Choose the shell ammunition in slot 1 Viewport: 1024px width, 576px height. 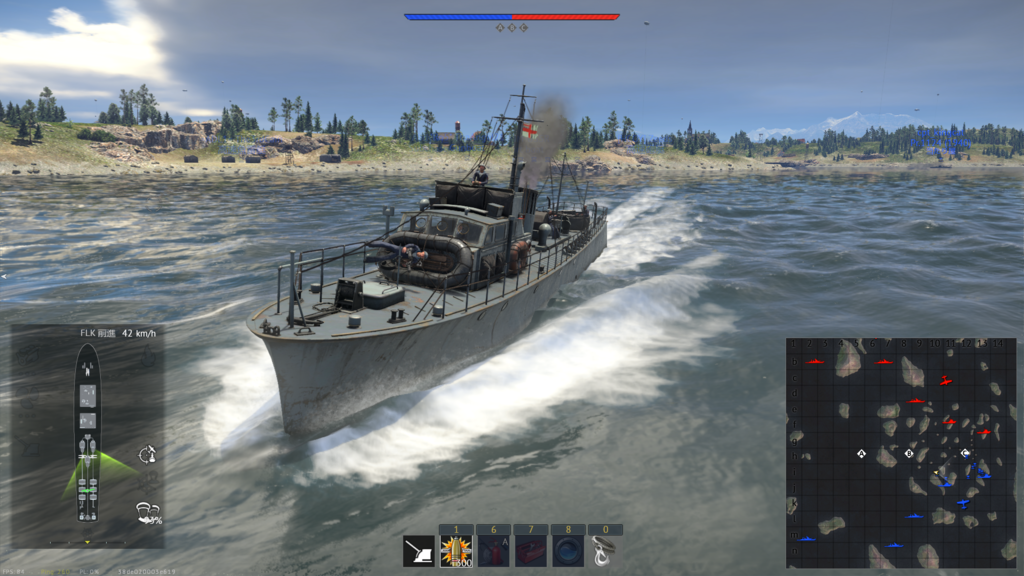pyautogui.click(x=456, y=551)
